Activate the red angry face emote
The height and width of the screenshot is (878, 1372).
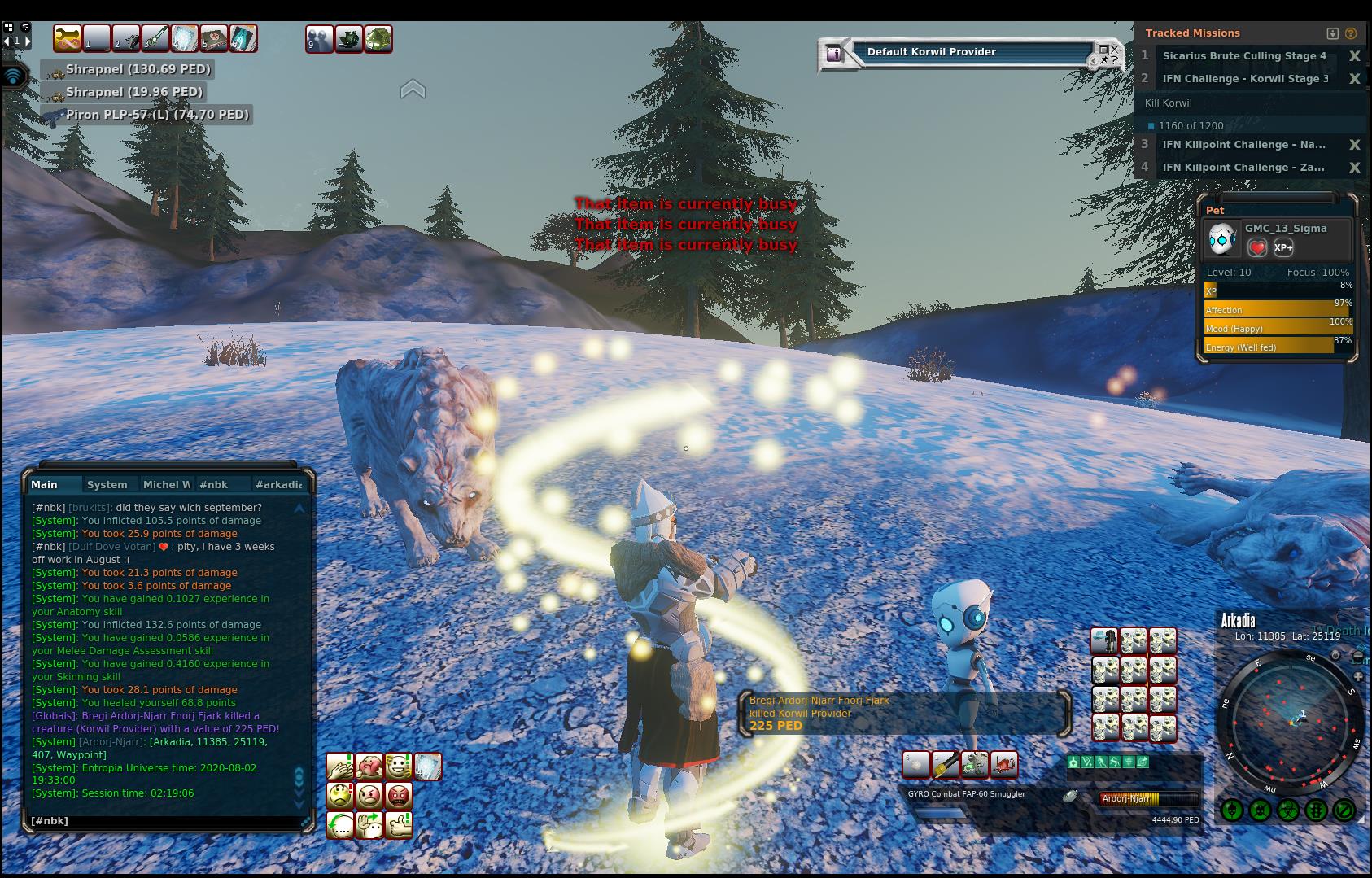[399, 795]
